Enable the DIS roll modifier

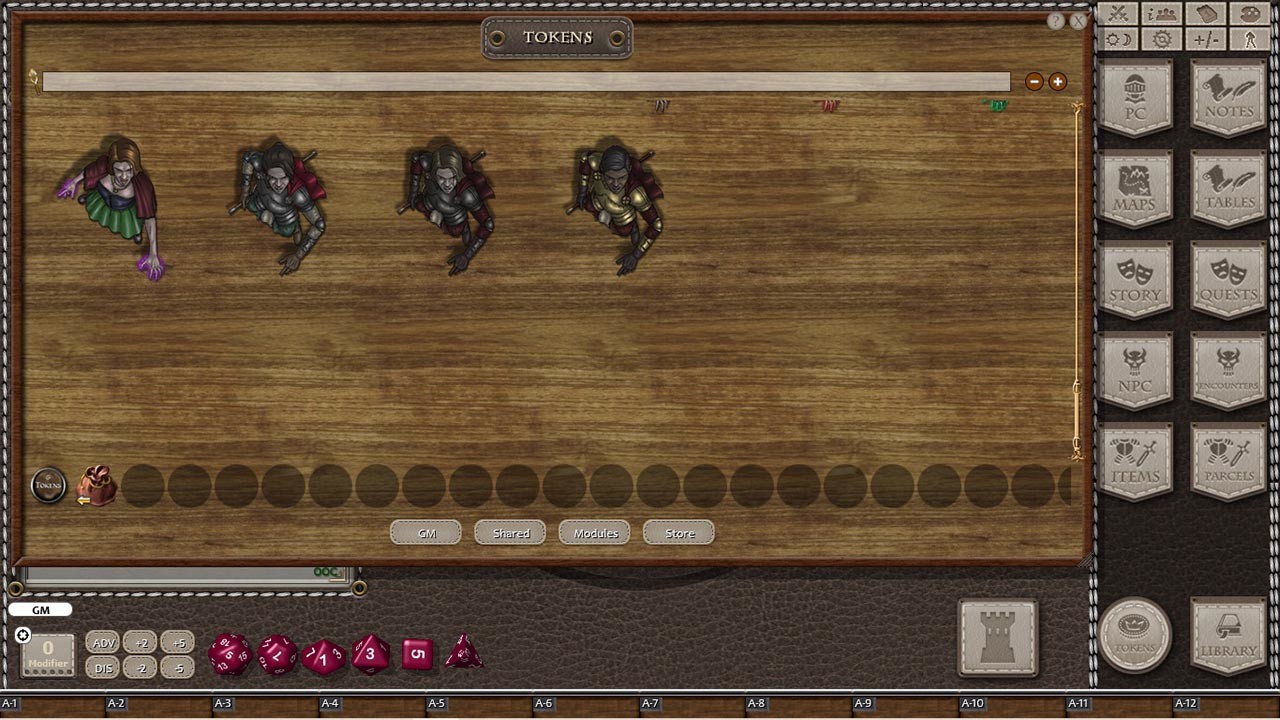[103, 668]
